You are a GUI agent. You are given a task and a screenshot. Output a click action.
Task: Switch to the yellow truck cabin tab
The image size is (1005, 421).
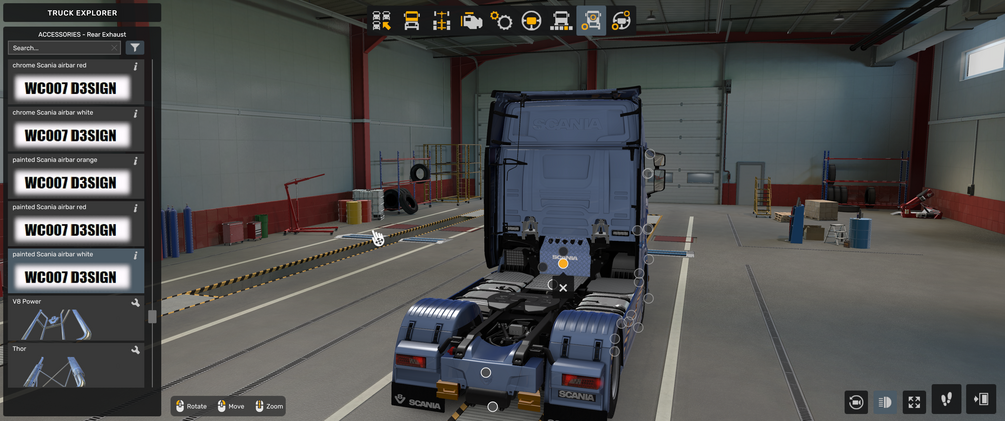pos(411,21)
